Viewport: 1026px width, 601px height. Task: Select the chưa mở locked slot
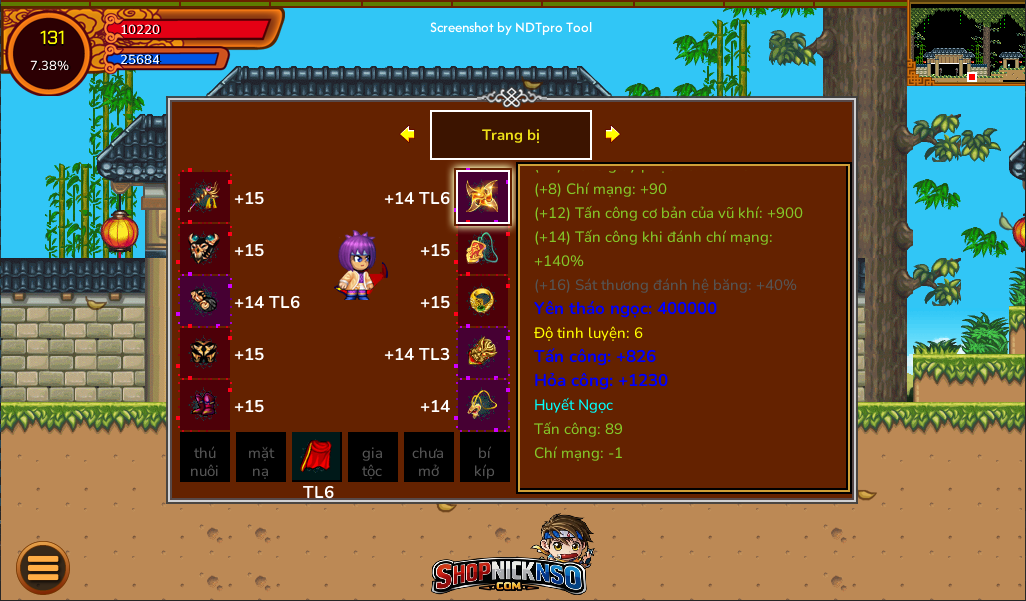pyautogui.click(x=428, y=458)
